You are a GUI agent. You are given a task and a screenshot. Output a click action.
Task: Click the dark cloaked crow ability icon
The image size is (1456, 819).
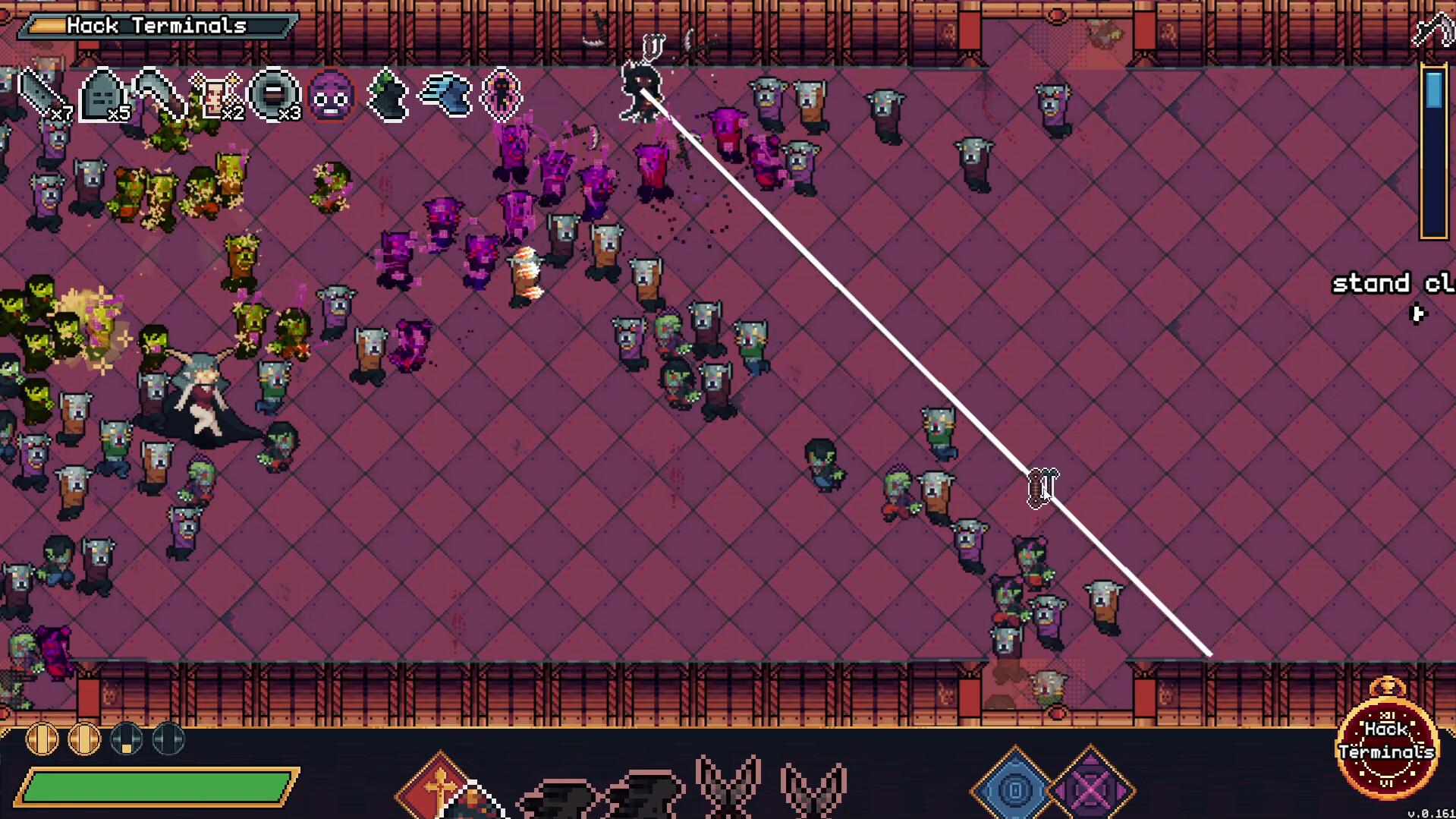(387, 95)
